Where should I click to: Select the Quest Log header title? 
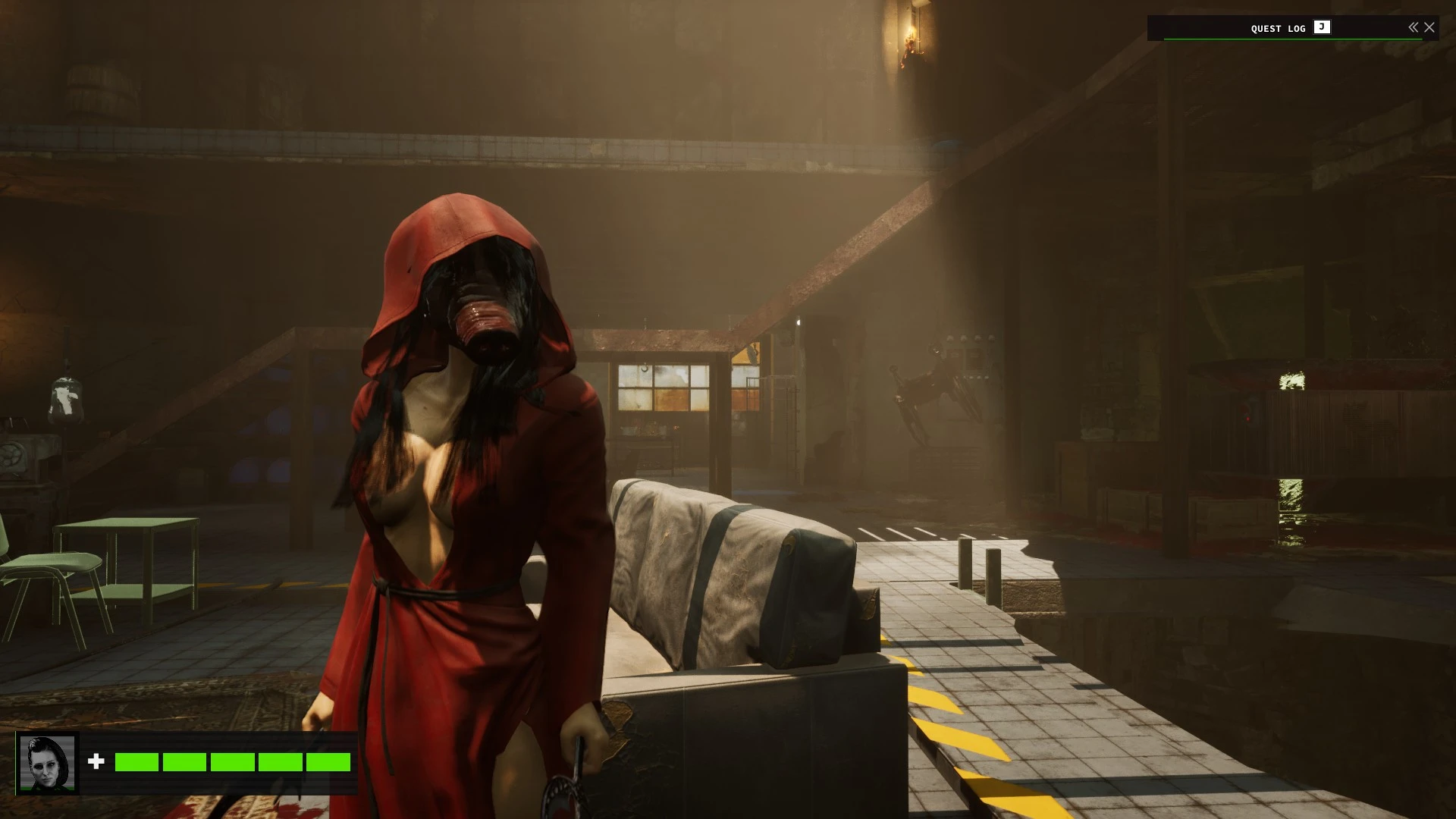click(x=1278, y=28)
